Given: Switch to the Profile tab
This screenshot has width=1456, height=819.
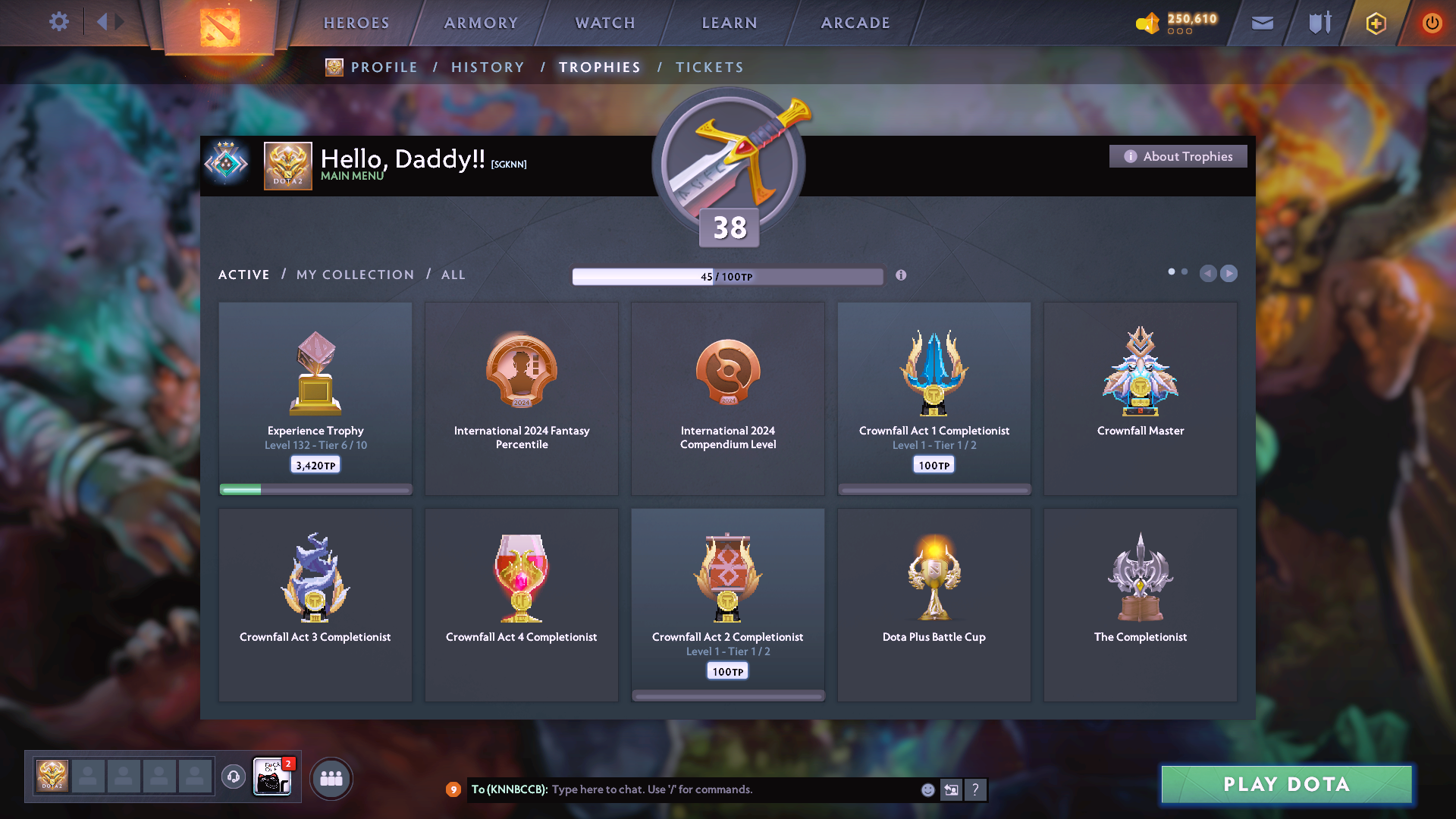Looking at the screenshot, I should [384, 67].
